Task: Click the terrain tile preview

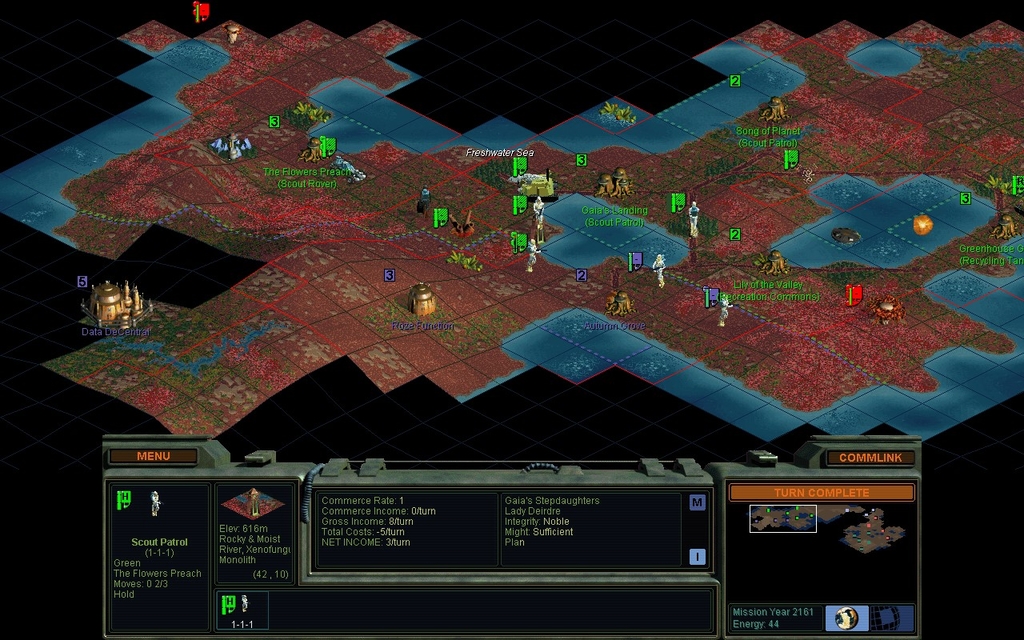Action: (254, 502)
